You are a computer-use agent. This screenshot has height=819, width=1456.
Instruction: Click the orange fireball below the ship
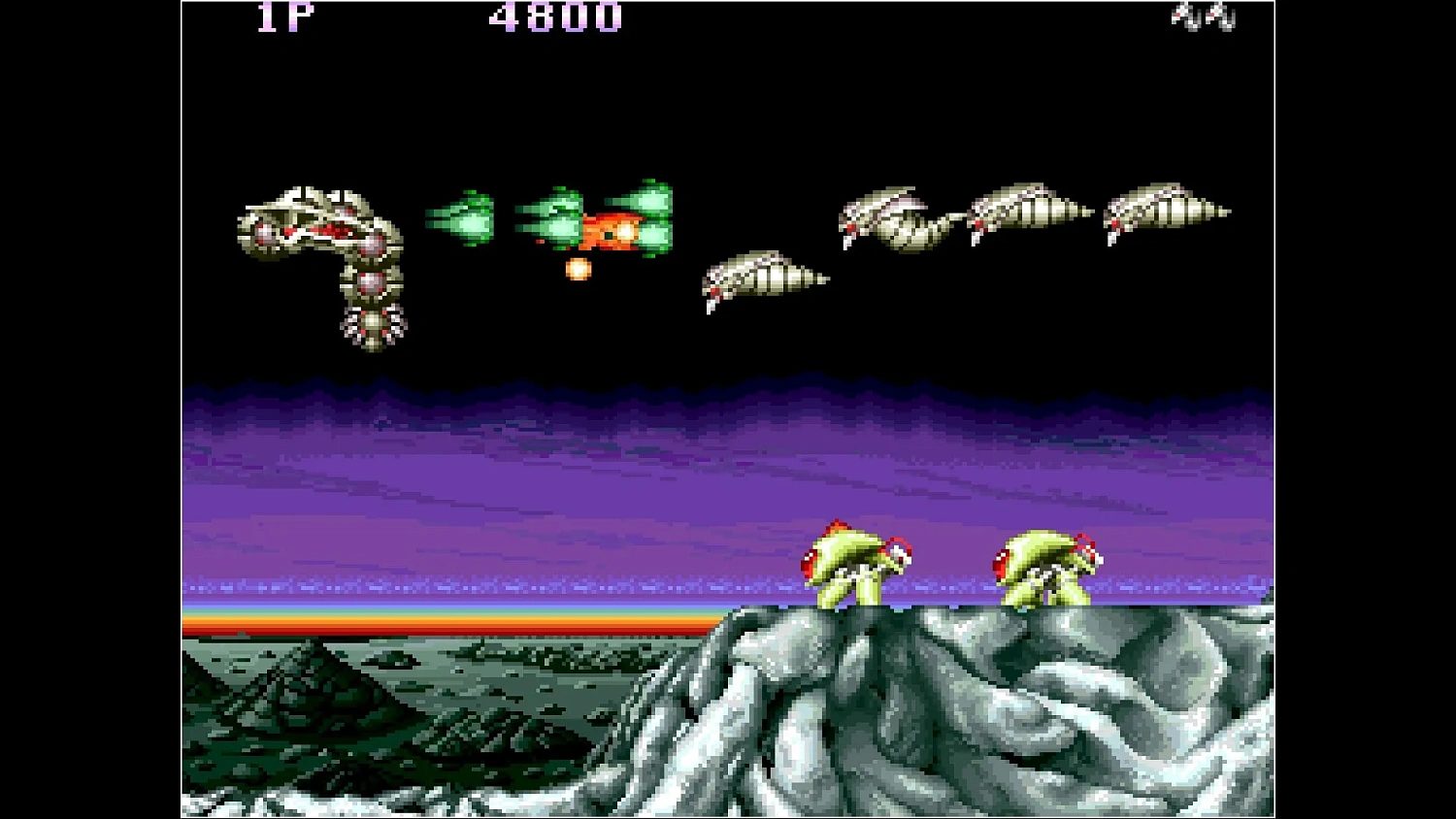point(577,269)
